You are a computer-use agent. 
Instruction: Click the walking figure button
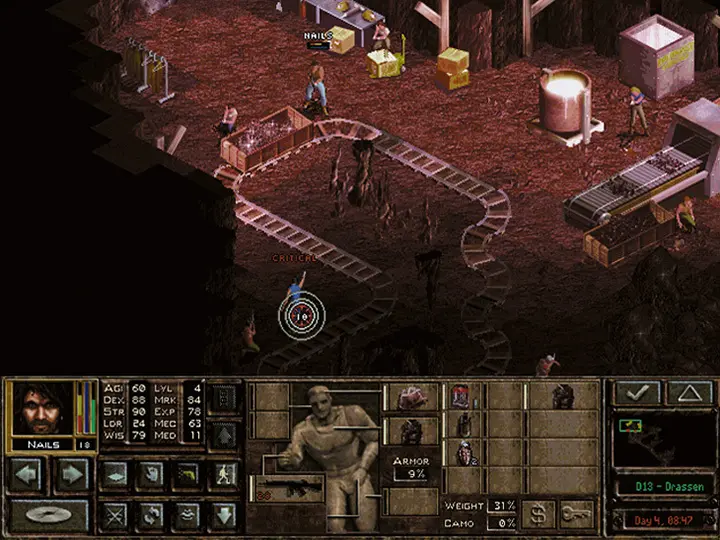click(223, 473)
